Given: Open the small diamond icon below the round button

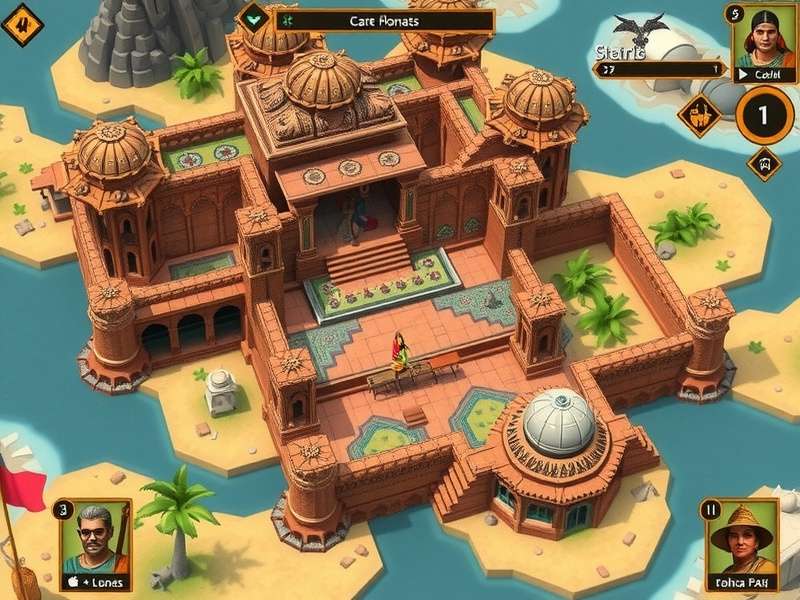Looking at the screenshot, I should (764, 163).
